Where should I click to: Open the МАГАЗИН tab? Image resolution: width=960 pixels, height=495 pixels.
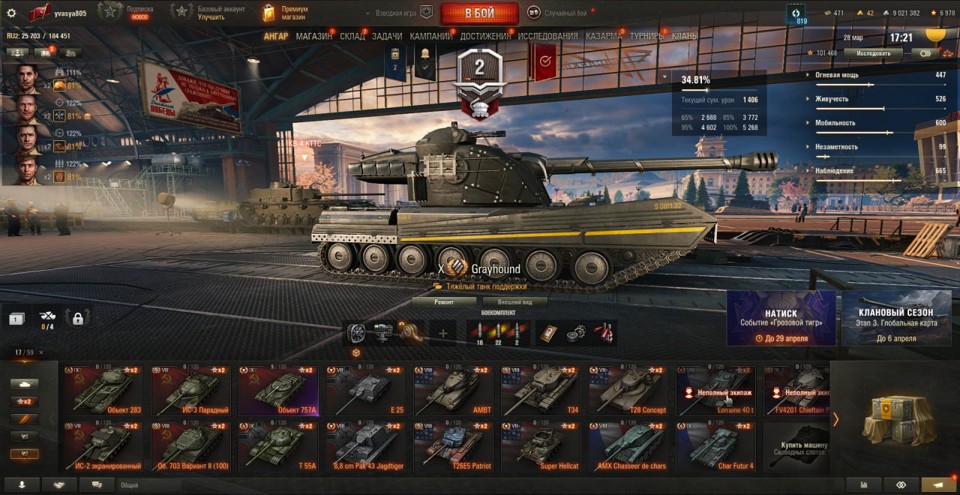coord(314,36)
